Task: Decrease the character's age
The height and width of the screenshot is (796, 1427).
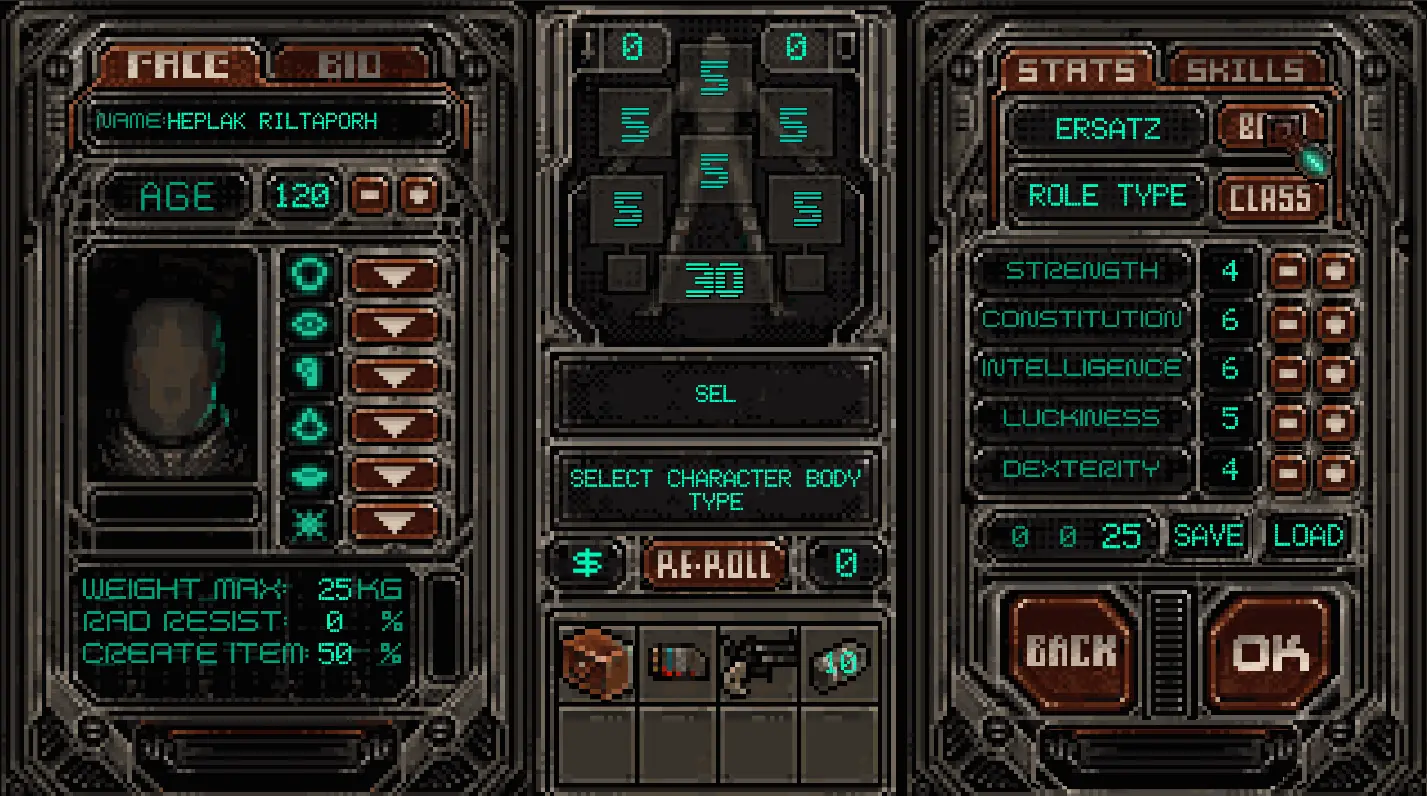Action: tap(368, 195)
